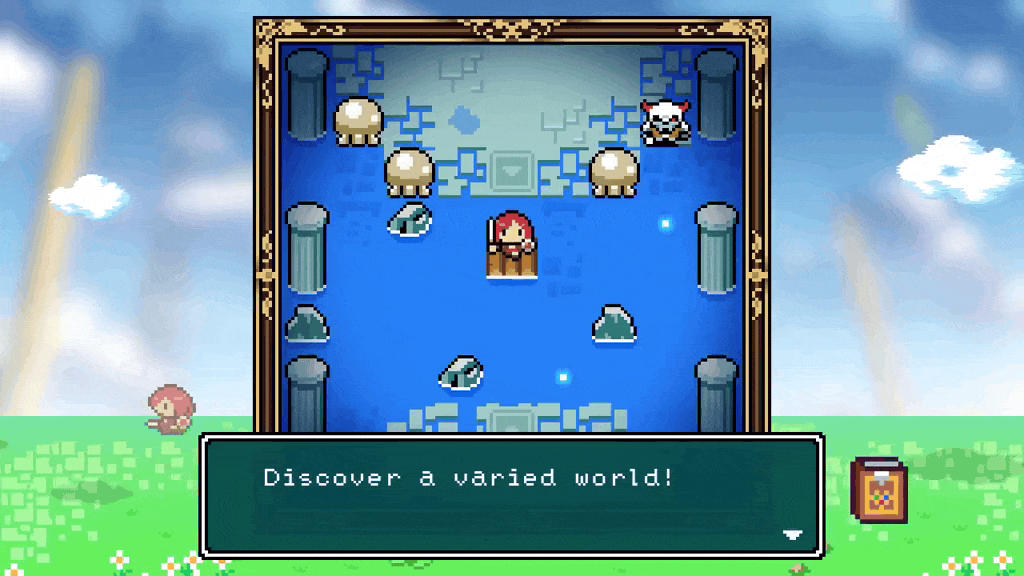This screenshot has height=576, width=1024.
Task: Open the picture book icon
Action: tap(880, 489)
